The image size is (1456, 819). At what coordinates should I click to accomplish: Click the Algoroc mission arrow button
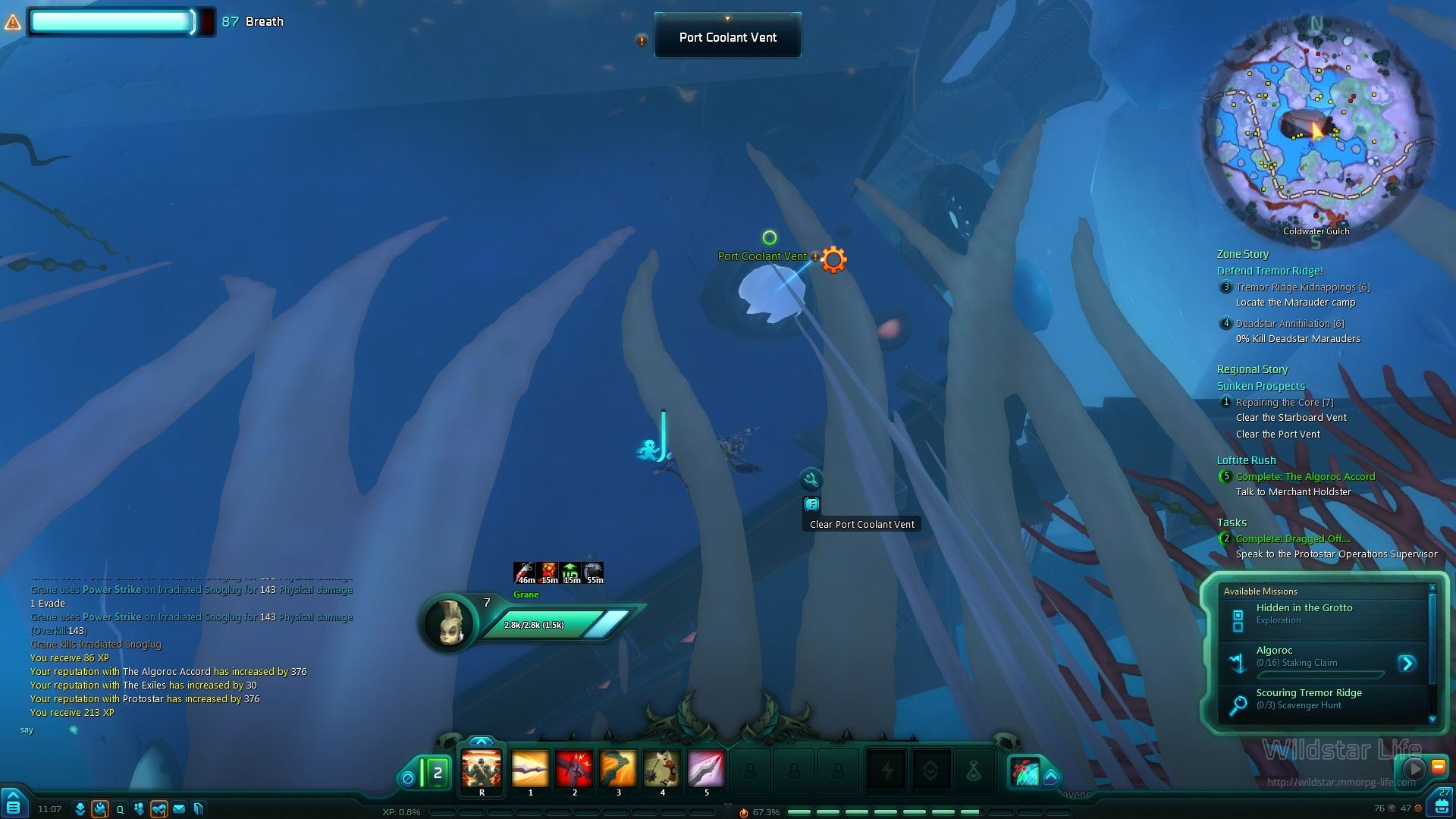pyautogui.click(x=1407, y=664)
